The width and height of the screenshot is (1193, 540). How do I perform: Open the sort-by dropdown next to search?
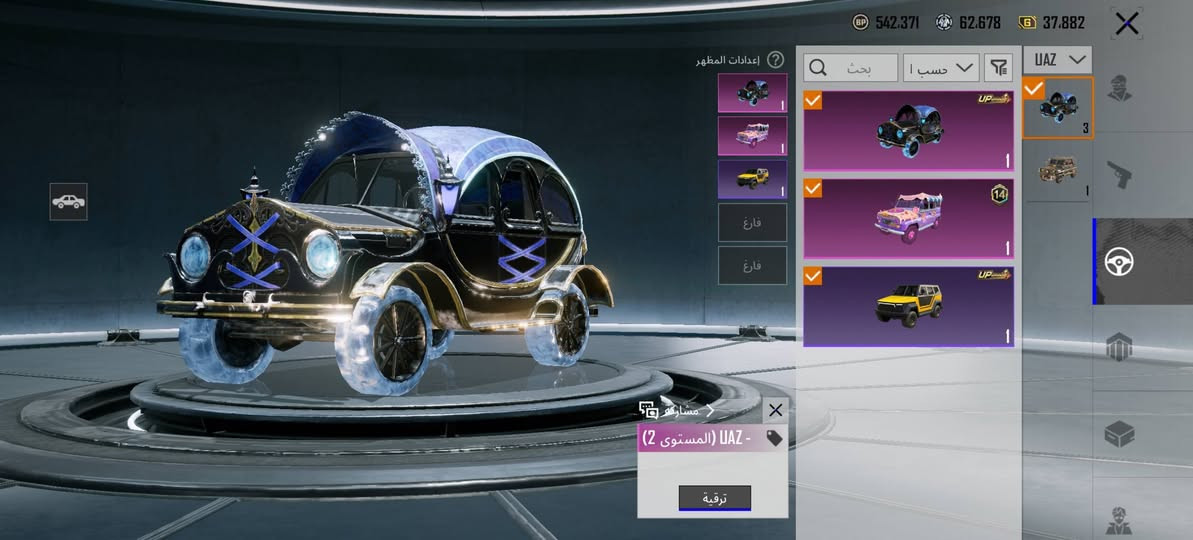click(940, 67)
